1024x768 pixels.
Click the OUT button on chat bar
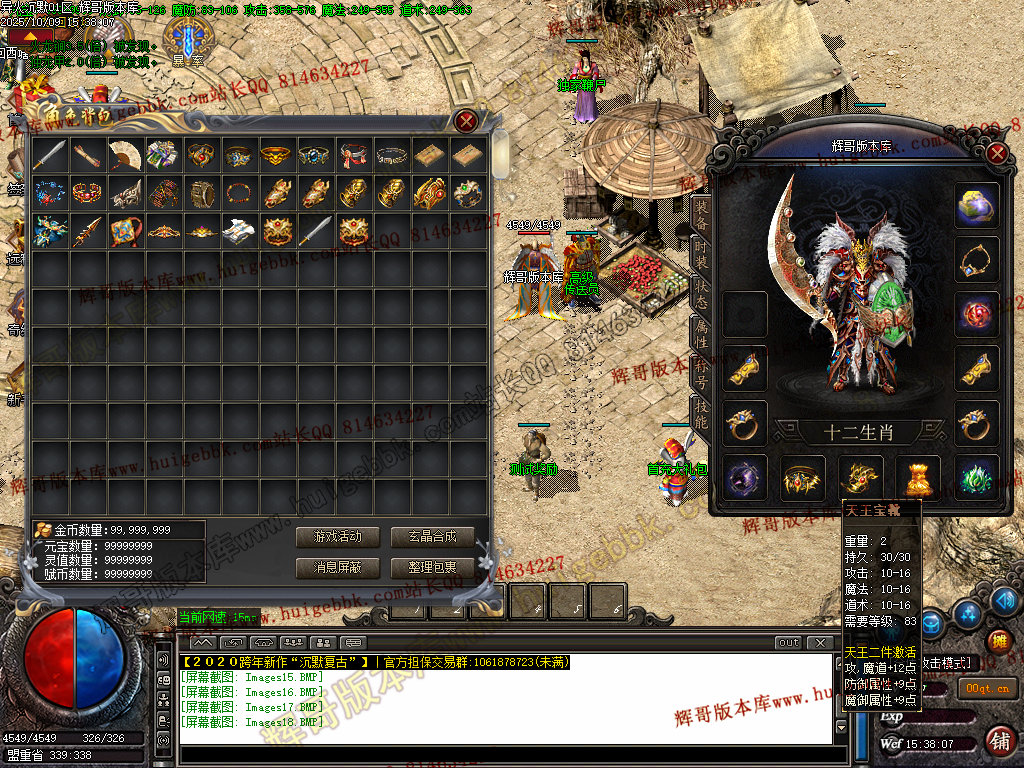(789, 642)
